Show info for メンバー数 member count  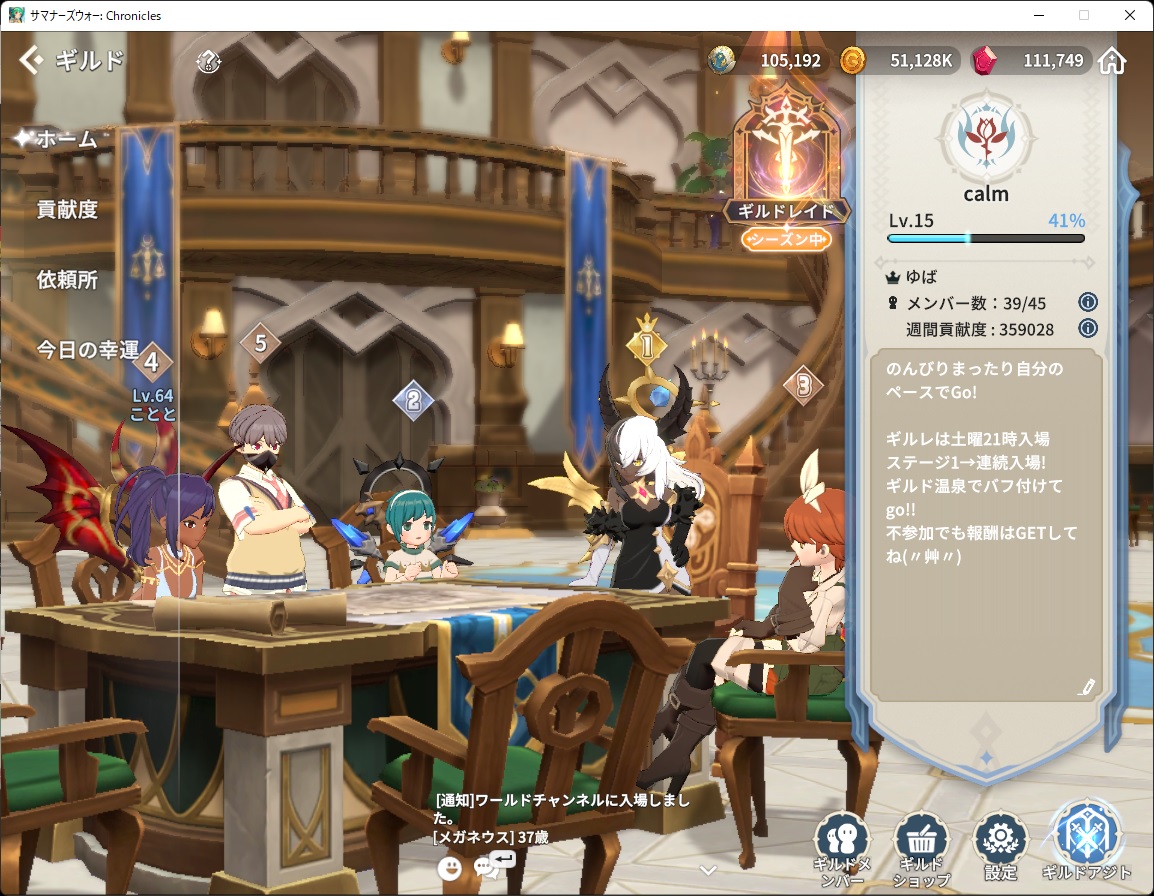coord(1088,302)
